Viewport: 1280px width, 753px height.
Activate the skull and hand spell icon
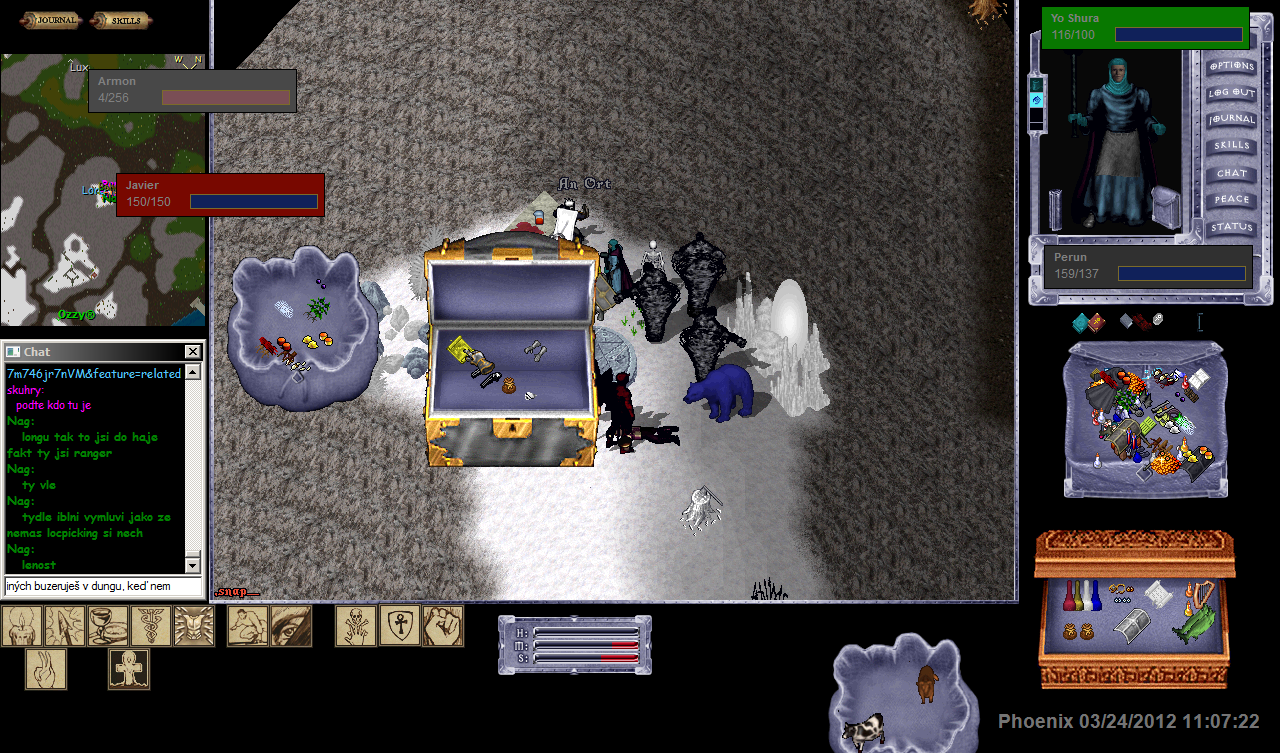[356, 626]
